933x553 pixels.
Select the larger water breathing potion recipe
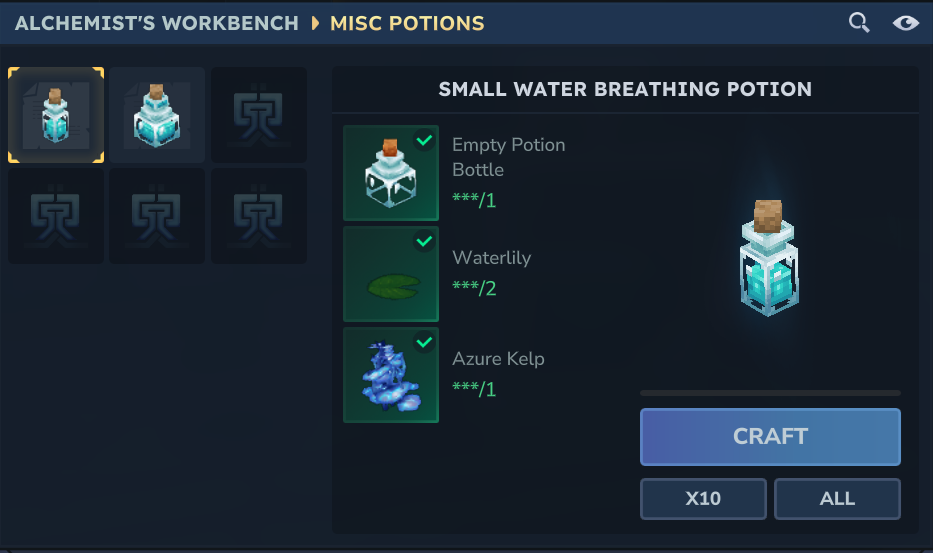157,115
